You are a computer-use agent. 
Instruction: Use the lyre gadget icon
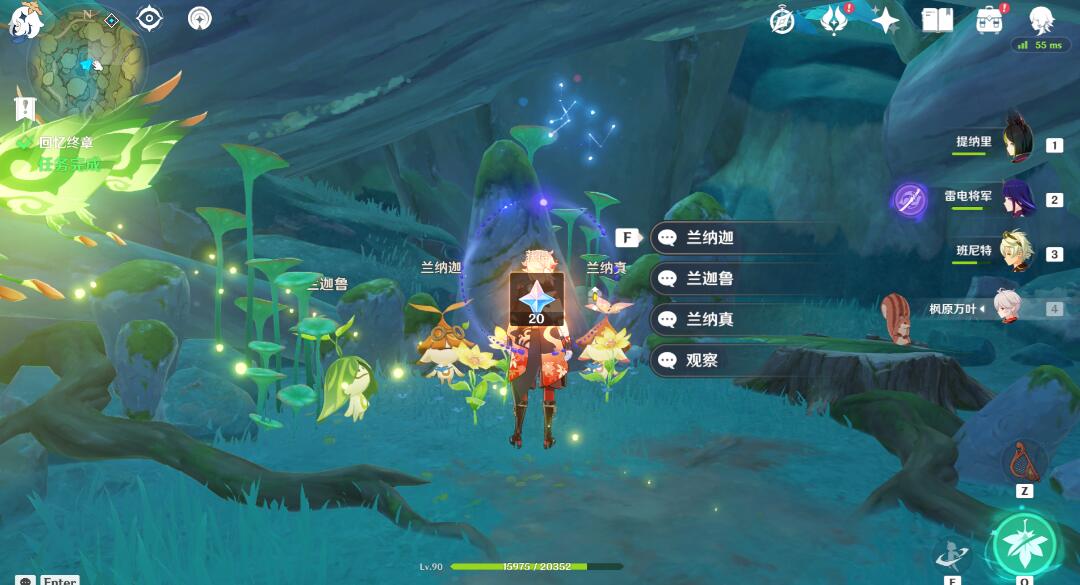point(1024,461)
